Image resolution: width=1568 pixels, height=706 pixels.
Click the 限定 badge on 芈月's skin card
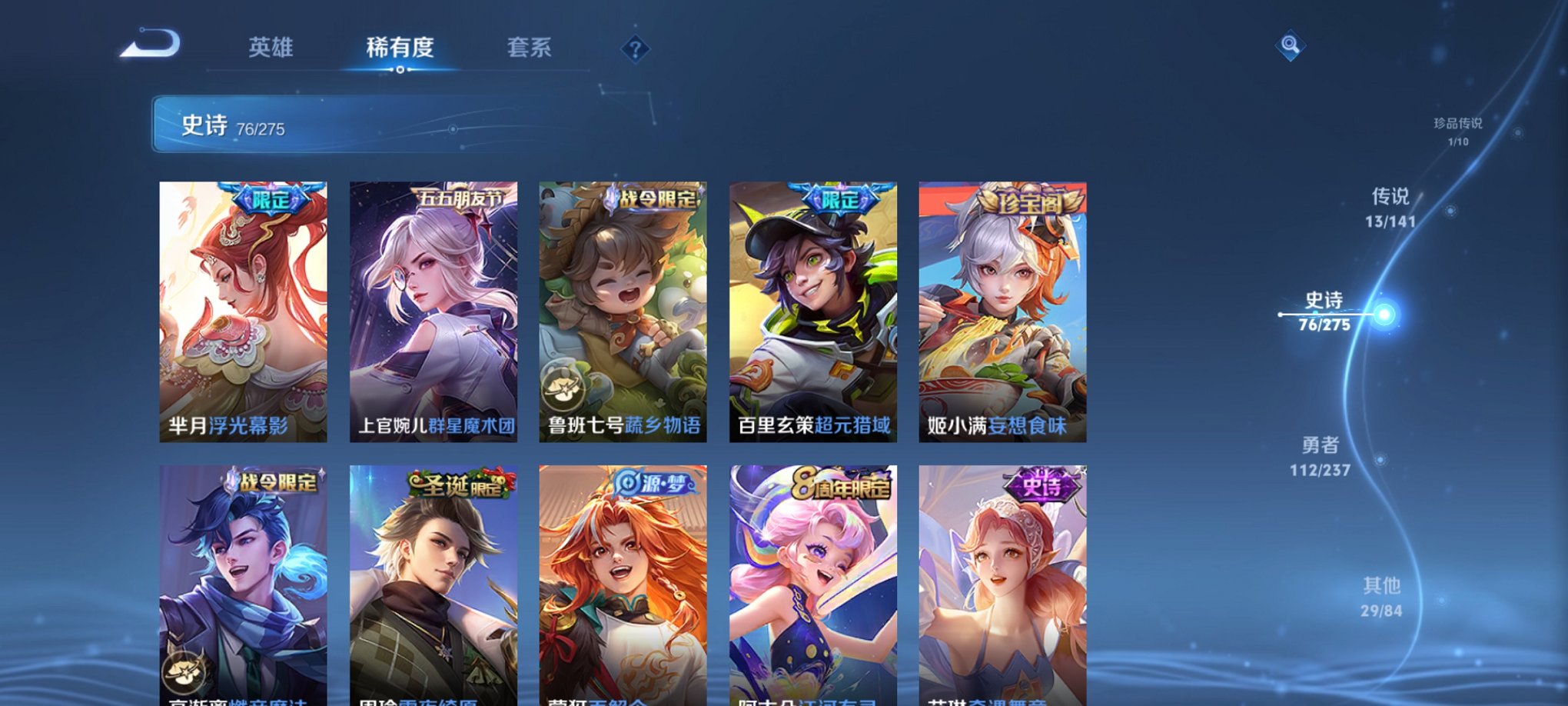coord(273,198)
